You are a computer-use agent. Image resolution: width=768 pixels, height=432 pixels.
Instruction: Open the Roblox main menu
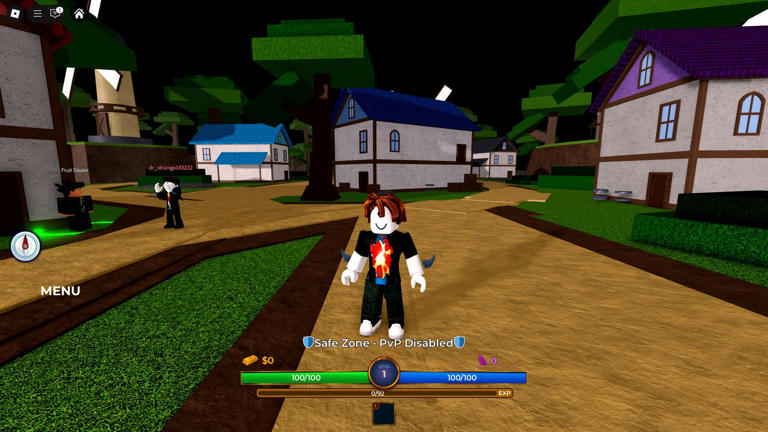pyautogui.click(x=15, y=13)
